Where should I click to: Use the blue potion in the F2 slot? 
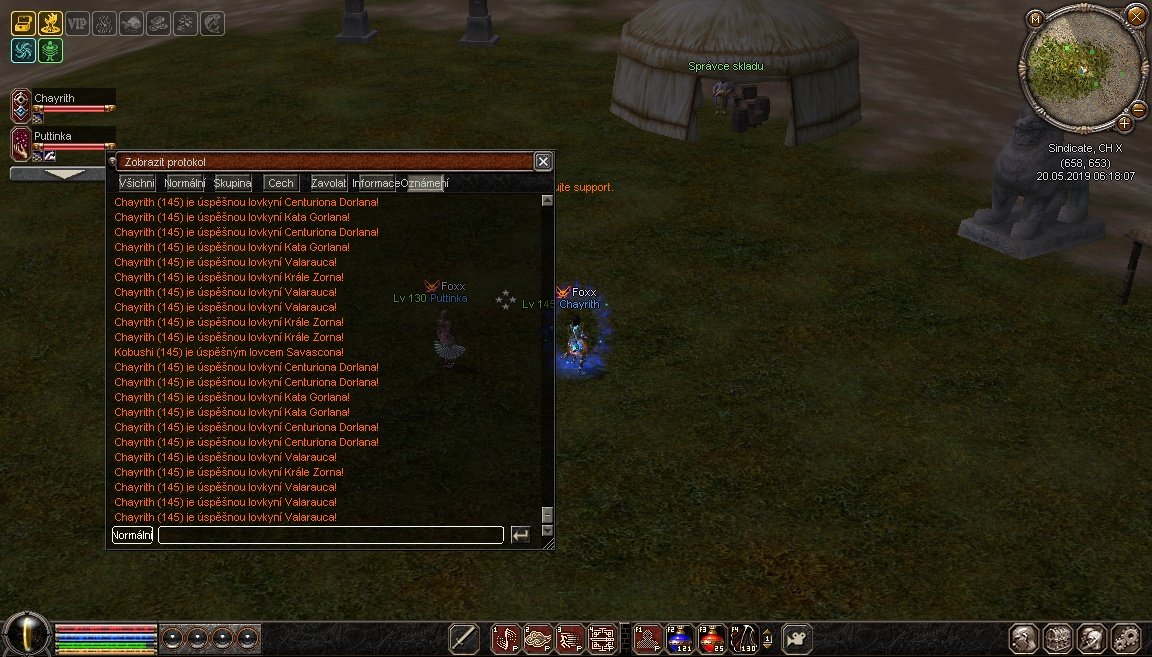point(681,638)
